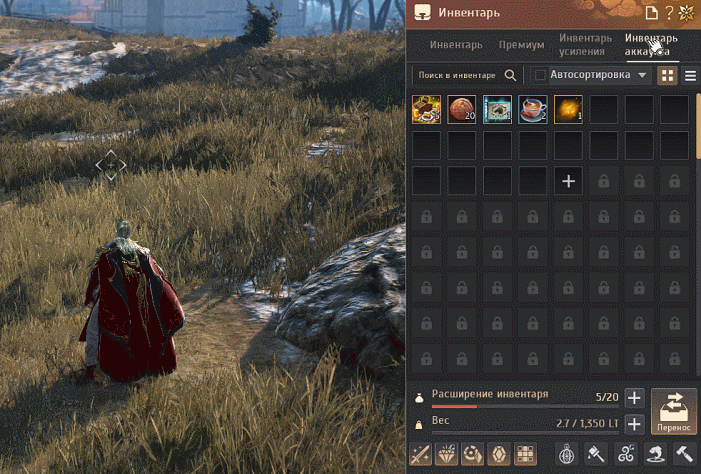Open the Премиум tab

click(x=521, y=45)
